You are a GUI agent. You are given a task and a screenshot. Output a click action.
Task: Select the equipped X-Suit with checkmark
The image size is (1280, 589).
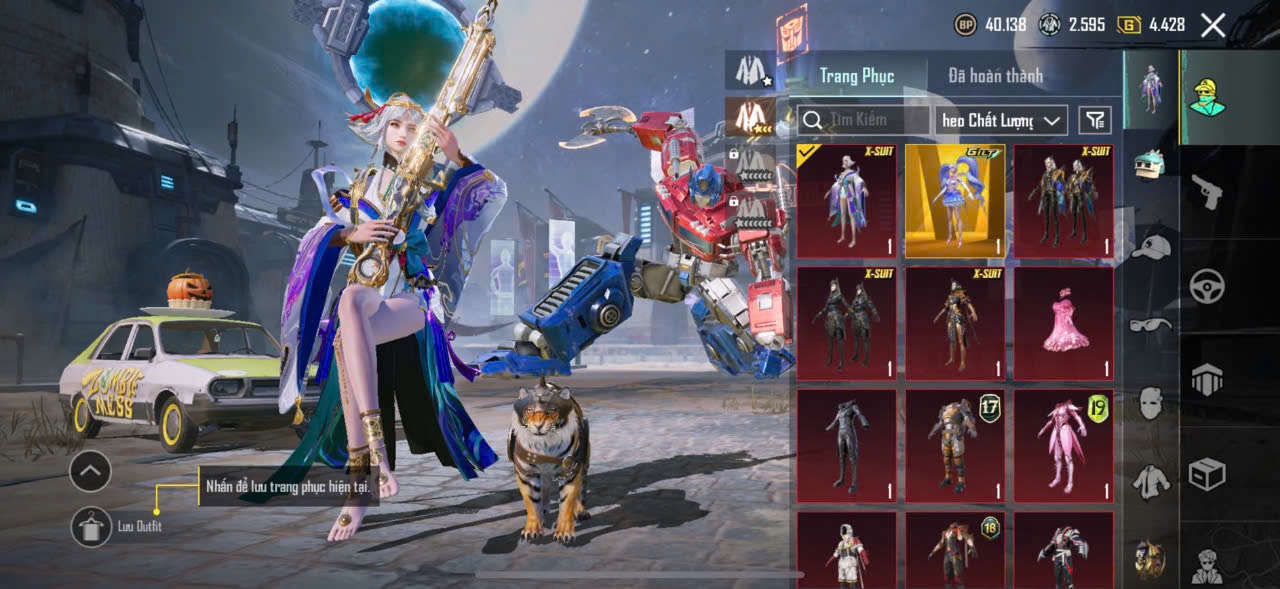(x=846, y=201)
